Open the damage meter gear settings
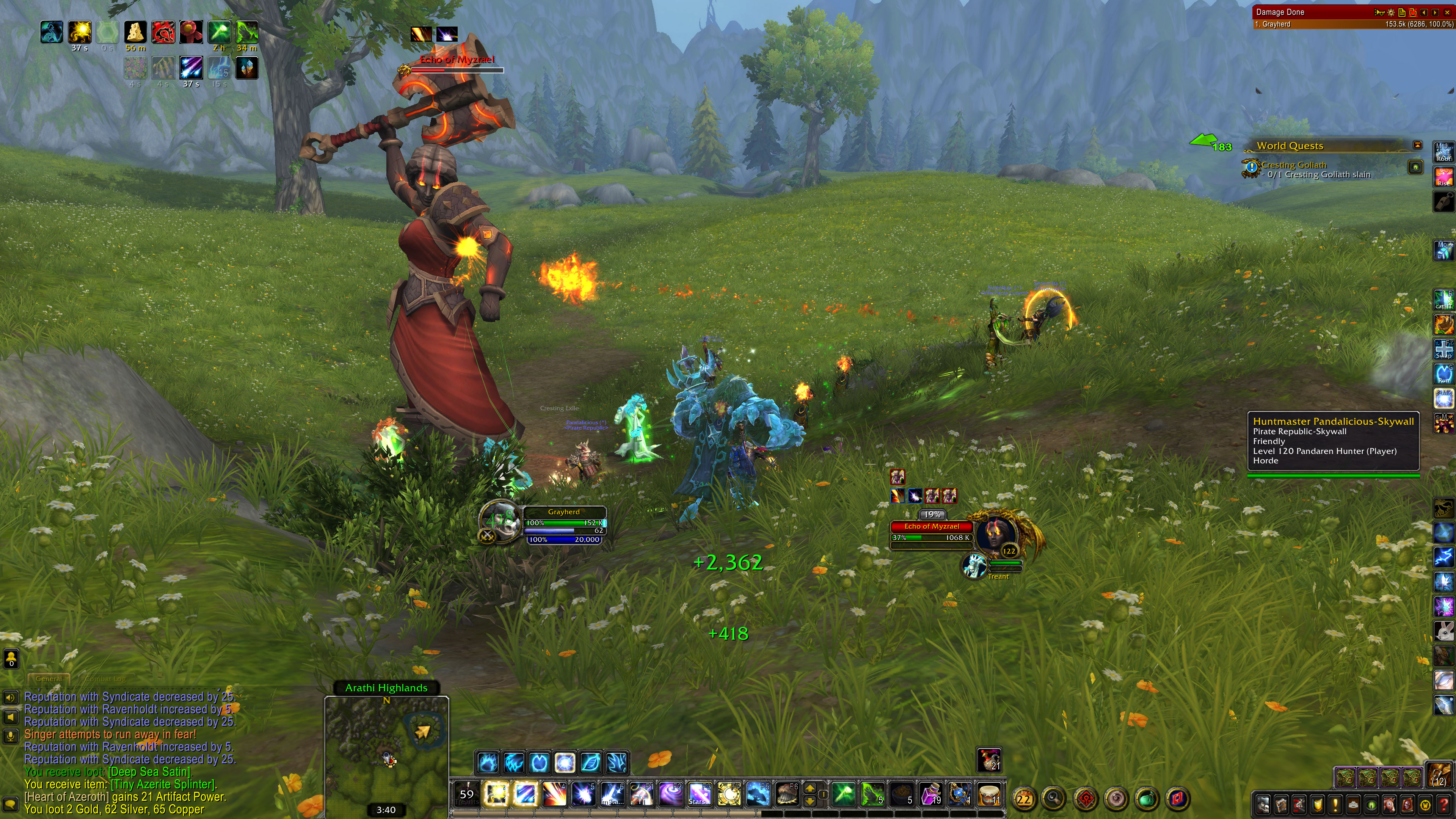 tap(1391, 12)
